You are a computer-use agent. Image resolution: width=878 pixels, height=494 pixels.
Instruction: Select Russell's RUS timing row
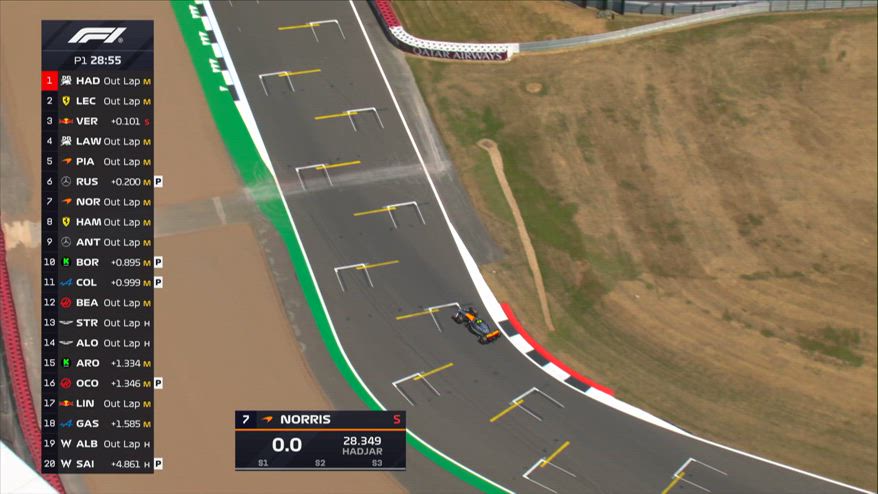[x=97, y=182]
